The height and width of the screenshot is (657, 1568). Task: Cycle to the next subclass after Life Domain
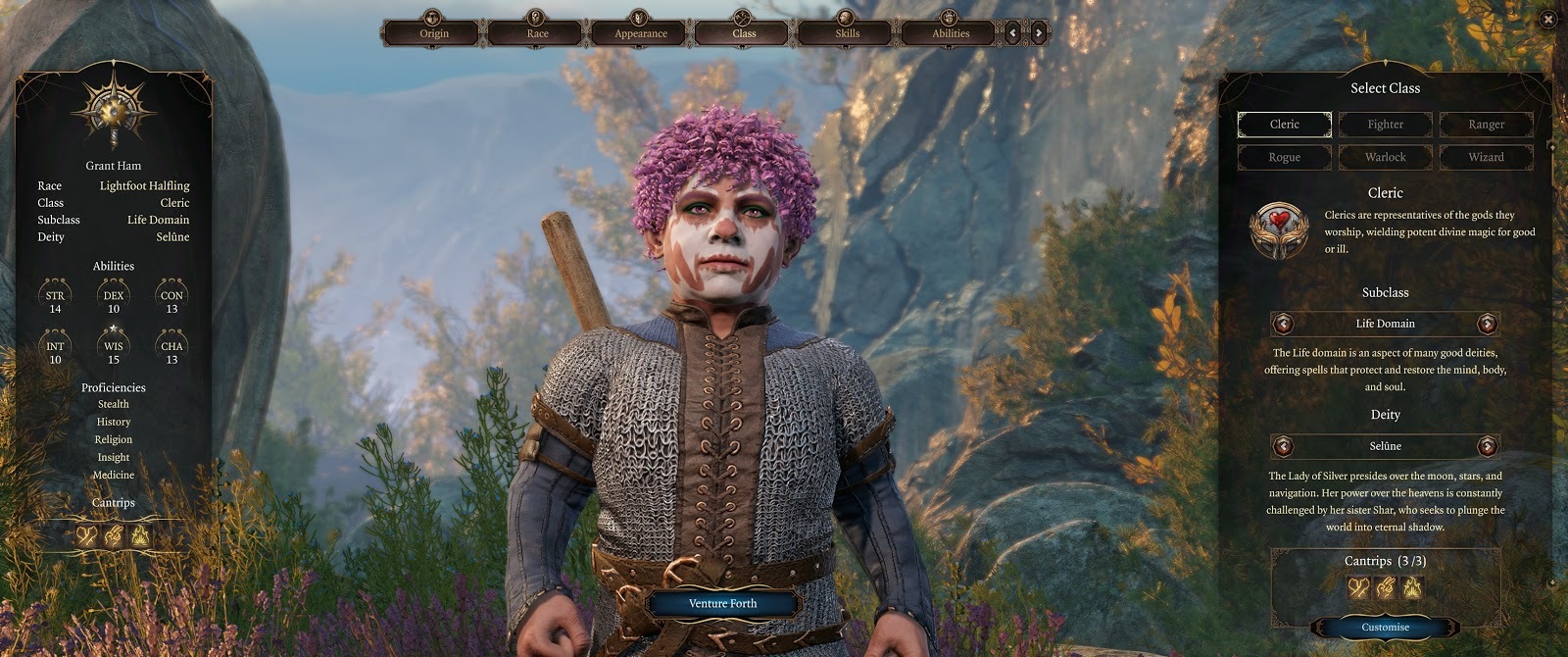pyautogui.click(x=1488, y=324)
